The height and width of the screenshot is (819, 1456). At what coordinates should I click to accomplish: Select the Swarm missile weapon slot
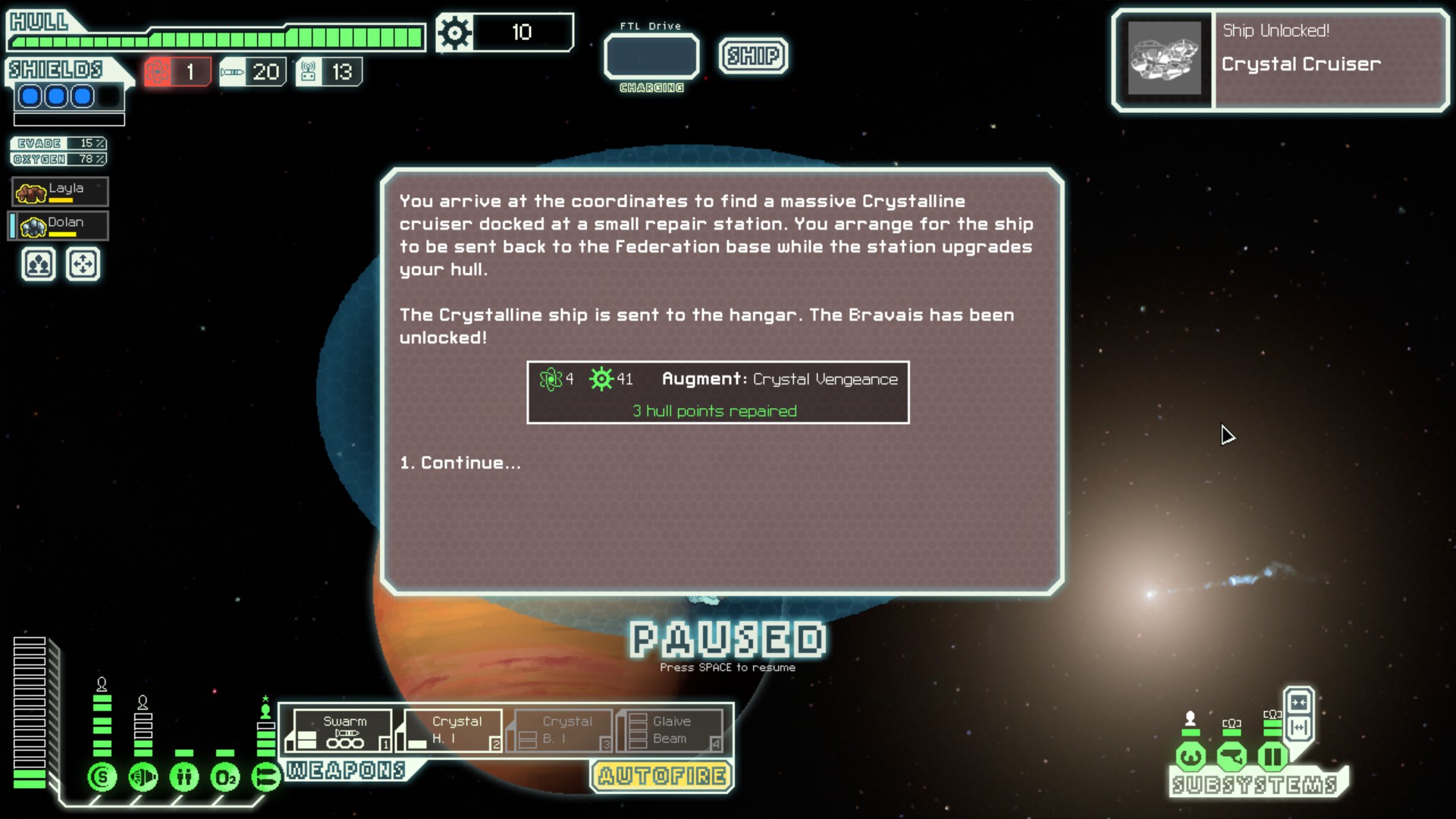click(344, 730)
